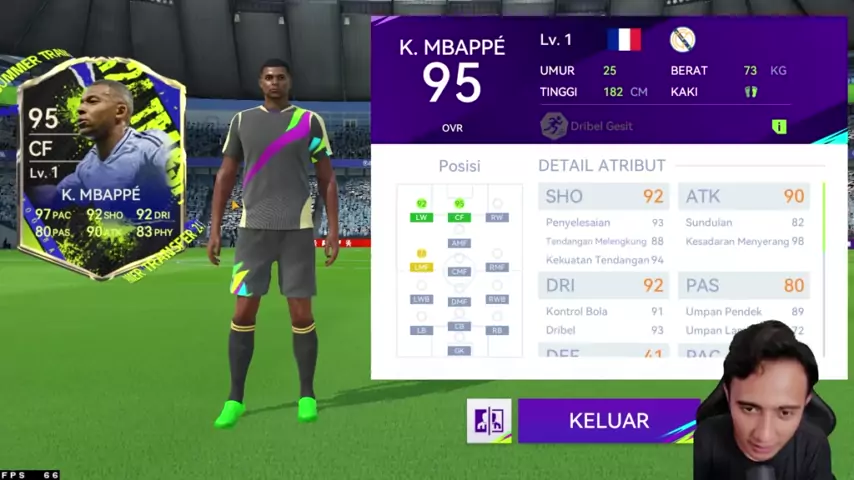Viewport: 854px width, 480px height.
Task: Click the Dribel Gesit skill icon
Action: (553, 126)
